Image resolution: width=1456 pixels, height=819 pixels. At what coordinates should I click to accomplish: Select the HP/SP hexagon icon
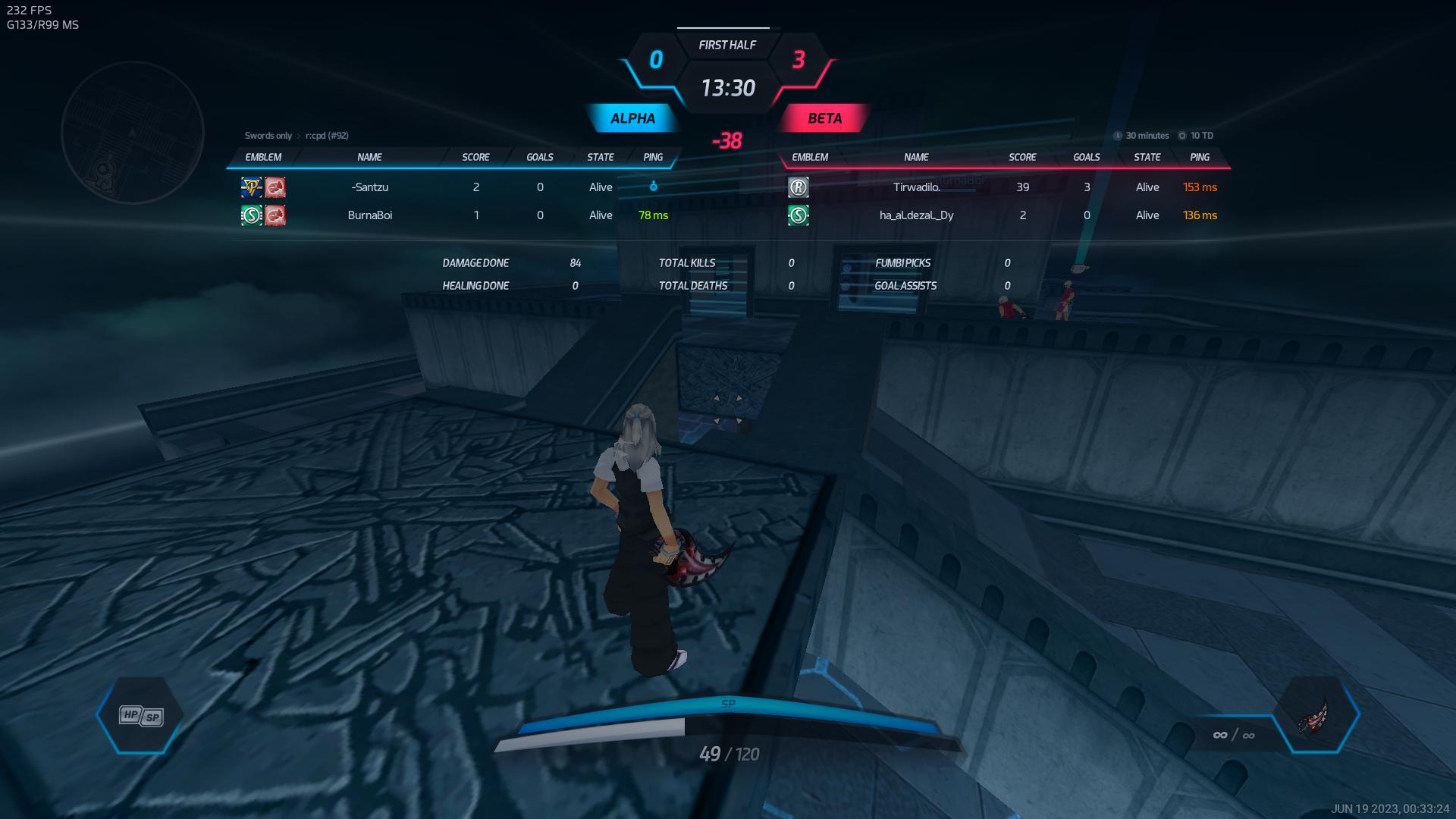pos(141,715)
